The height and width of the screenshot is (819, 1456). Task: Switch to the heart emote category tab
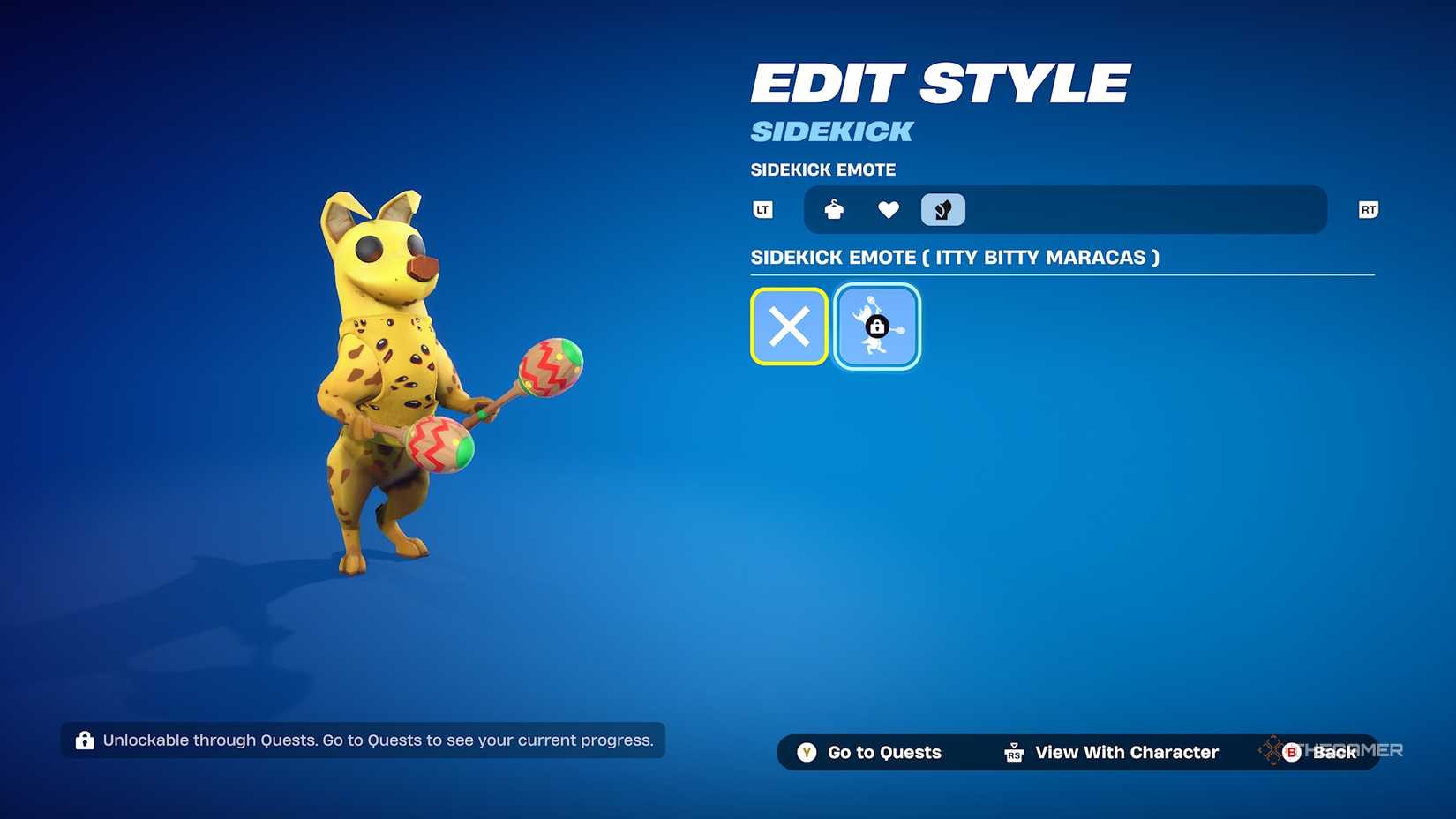point(888,209)
